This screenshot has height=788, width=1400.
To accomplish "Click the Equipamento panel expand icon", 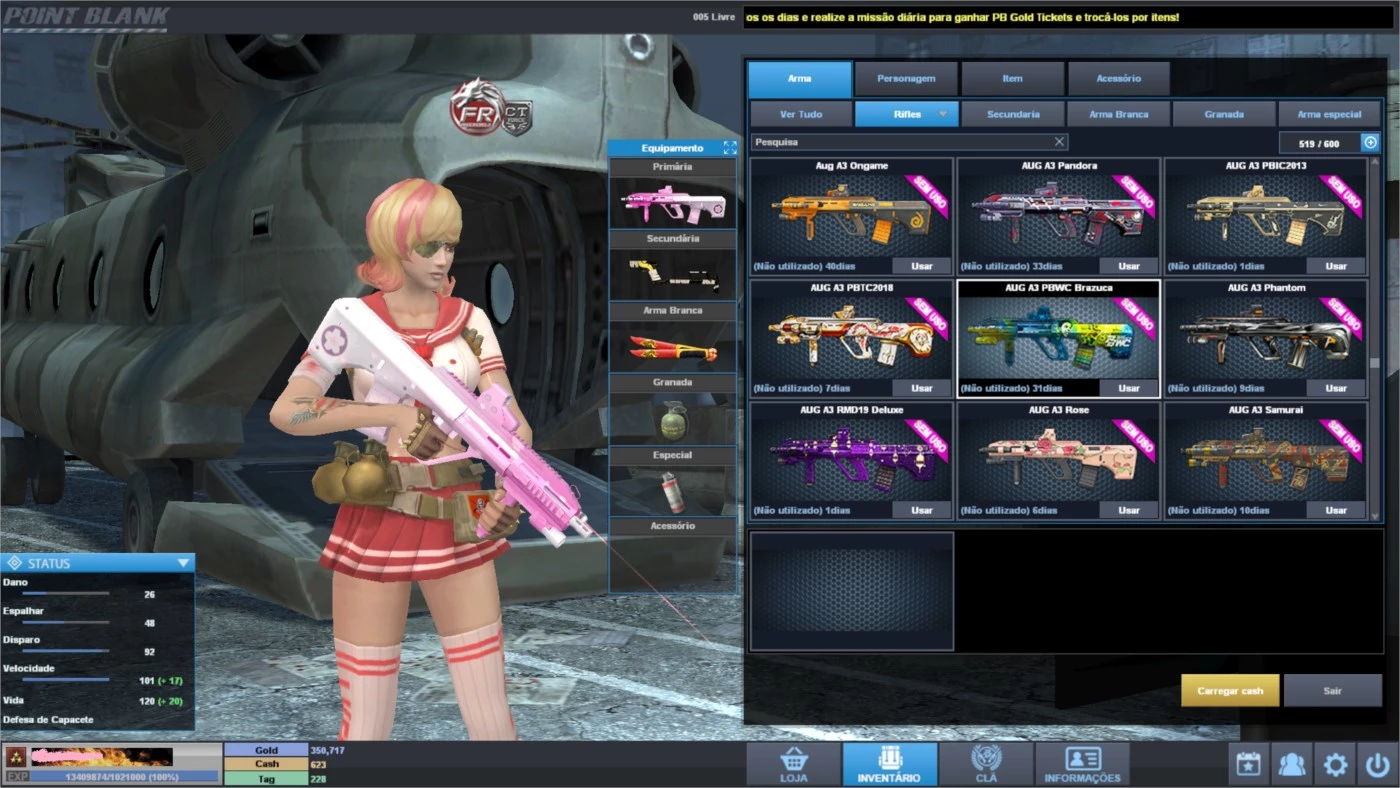I will [728, 147].
